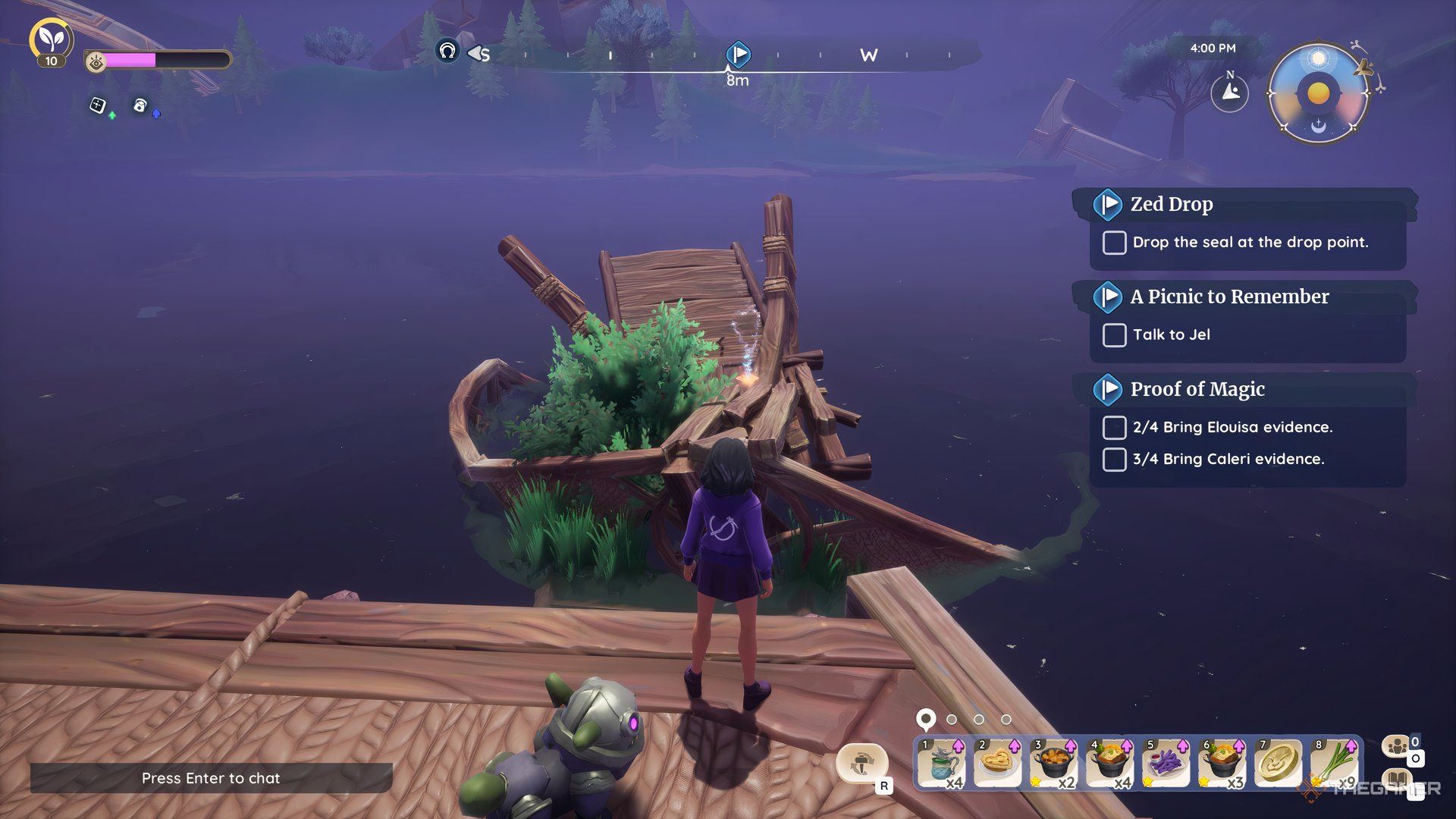Click the horseshoe marker on the compass bar
Screen dimensions: 1456x819
pyautogui.click(x=447, y=52)
